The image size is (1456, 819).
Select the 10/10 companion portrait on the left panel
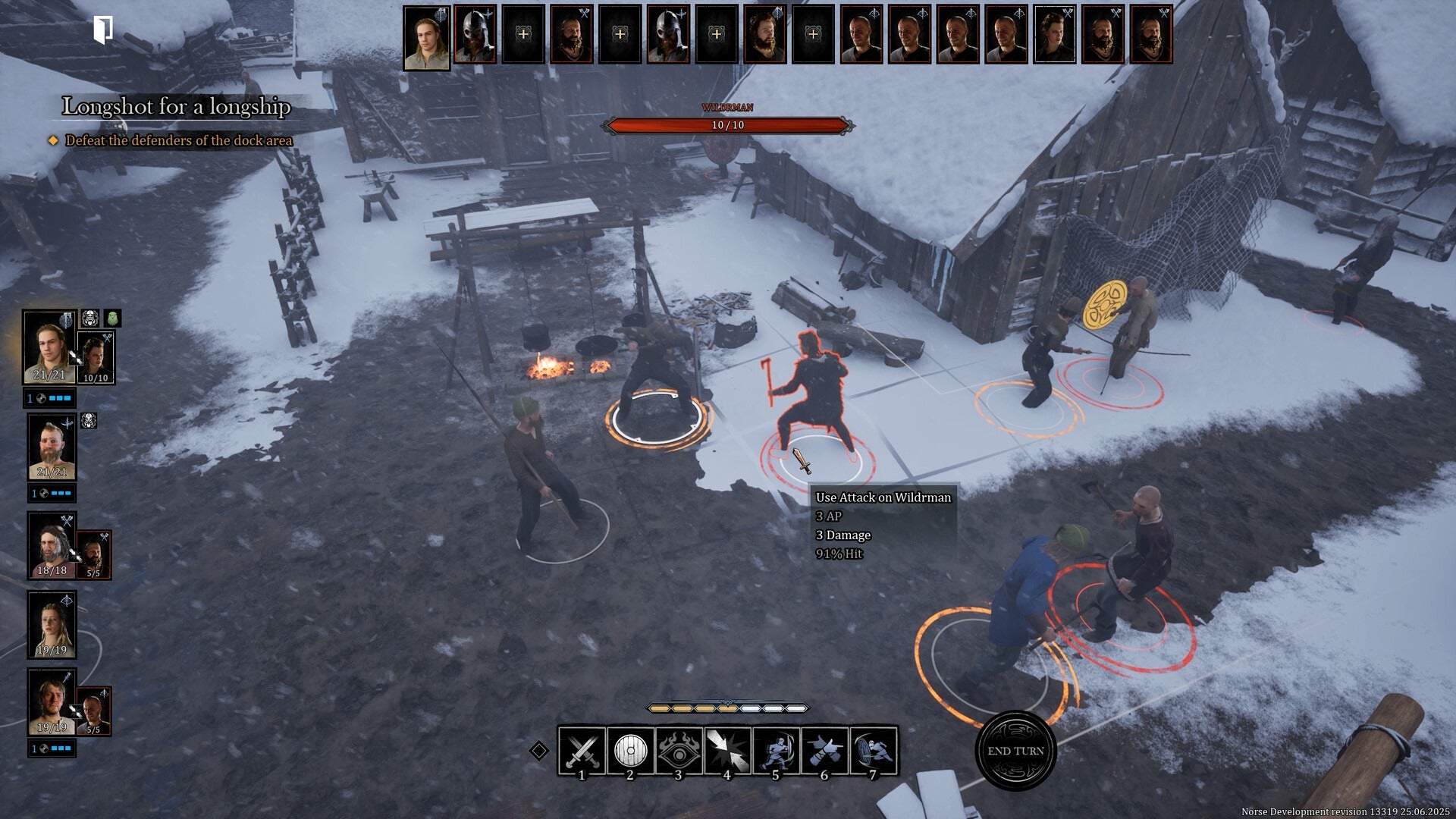95,354
